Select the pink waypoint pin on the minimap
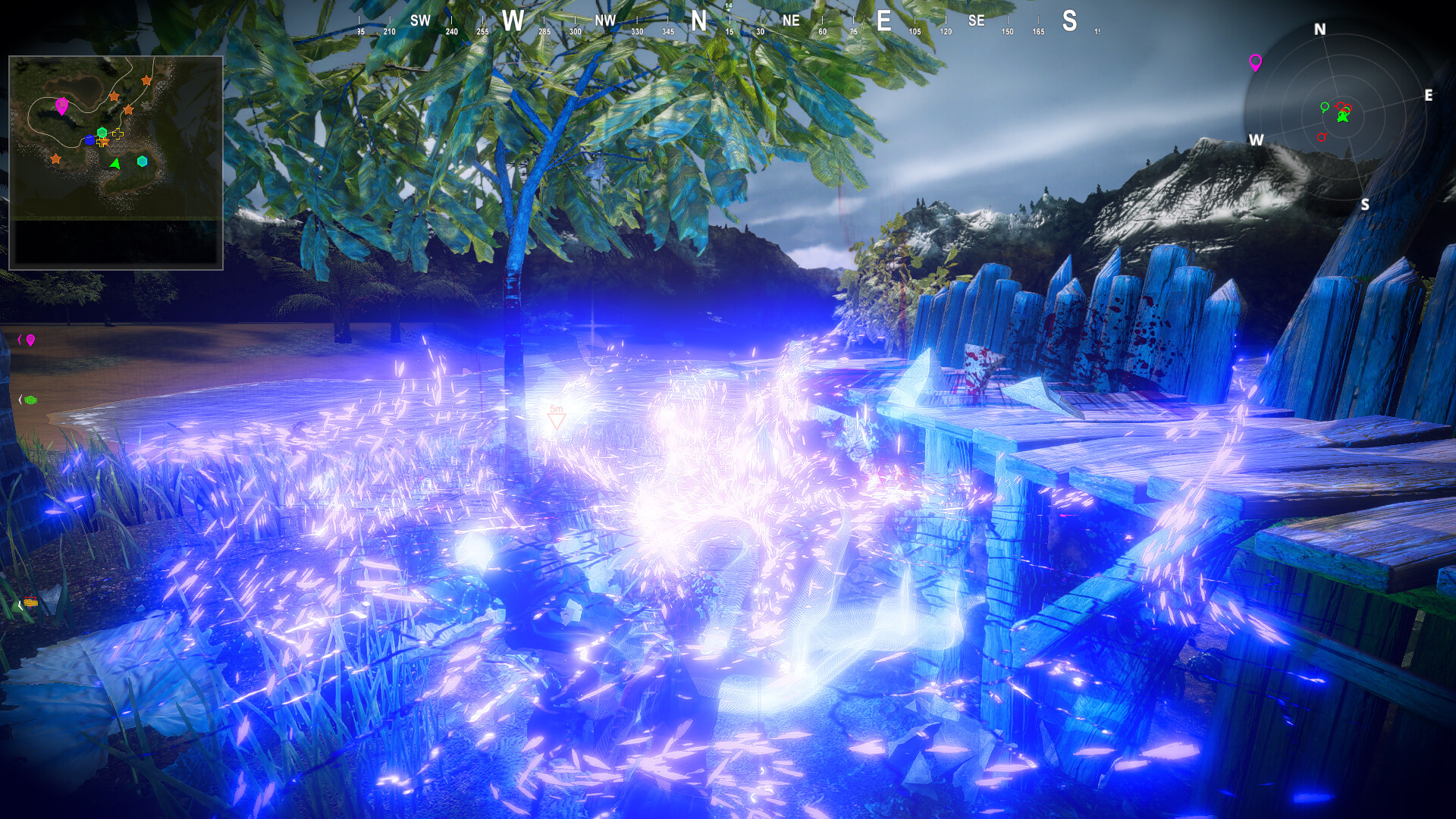Screen dimensions: 1456x819 [x=61, y=105]
